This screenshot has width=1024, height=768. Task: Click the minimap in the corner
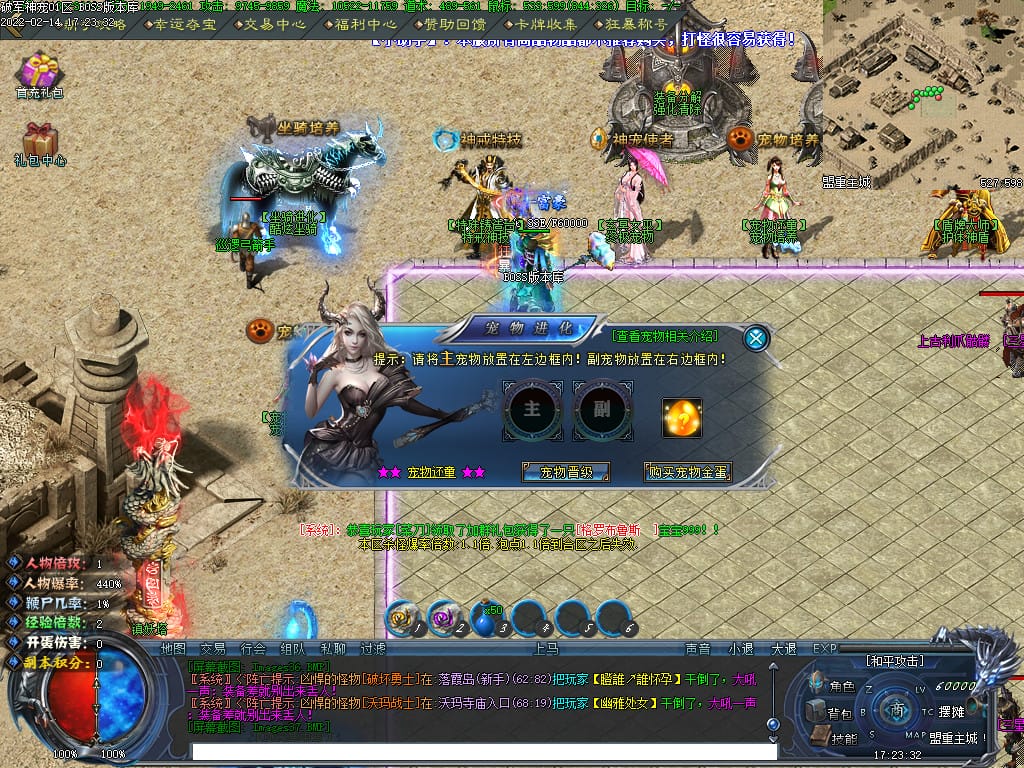point(923,85)
